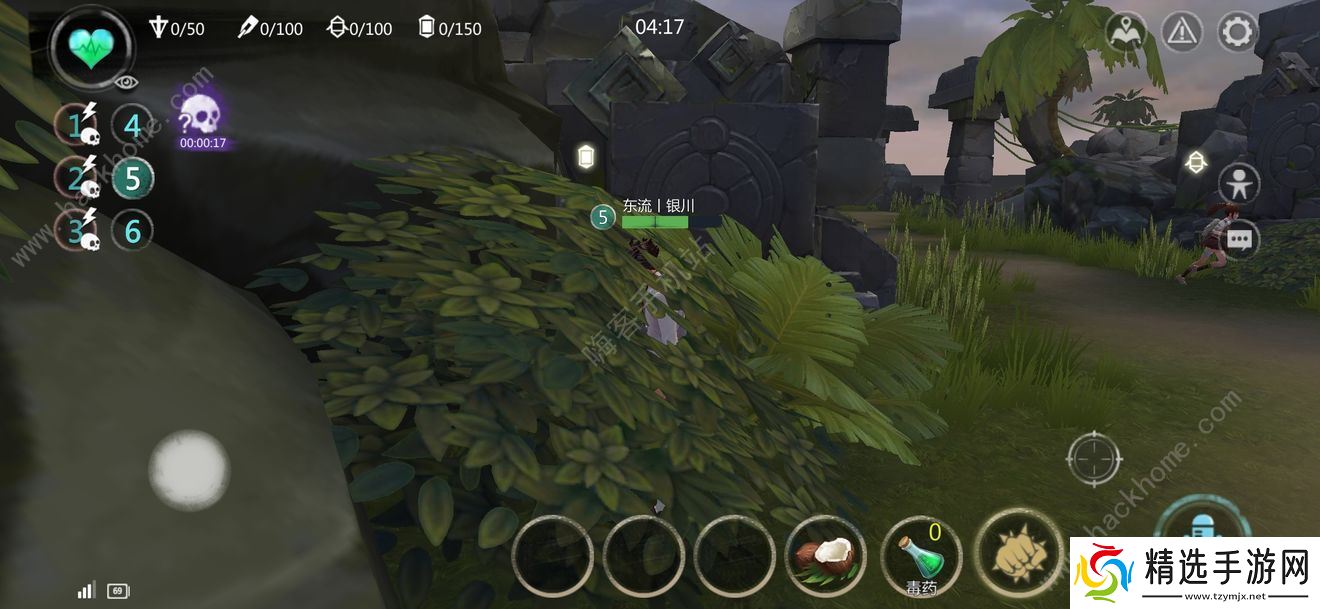Tap eliminated player 2 indicator
This screenshot has width=1320, height=609.
(x=77, y=179)
